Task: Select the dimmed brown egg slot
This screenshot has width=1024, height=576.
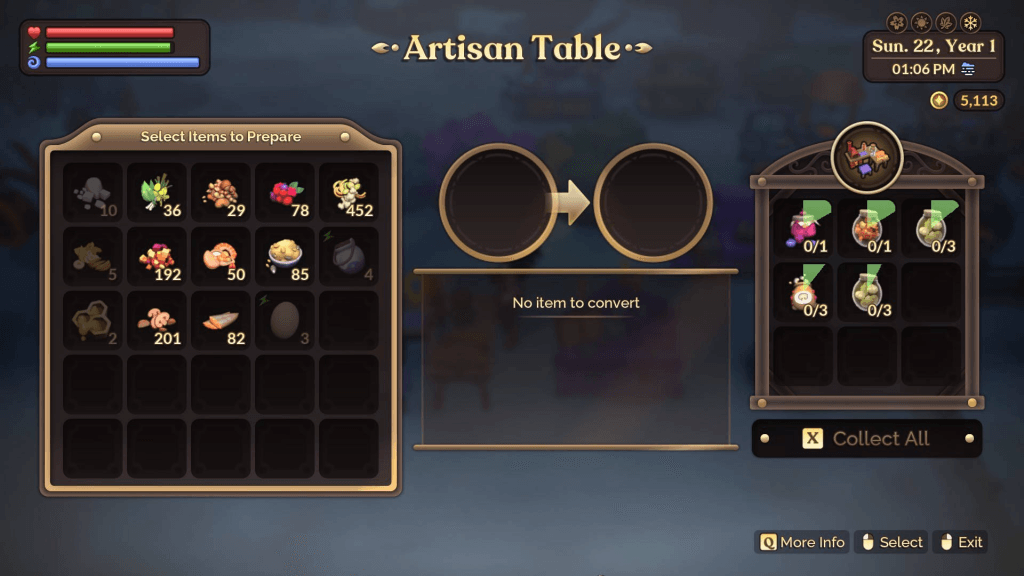Action: click(285, 321)
